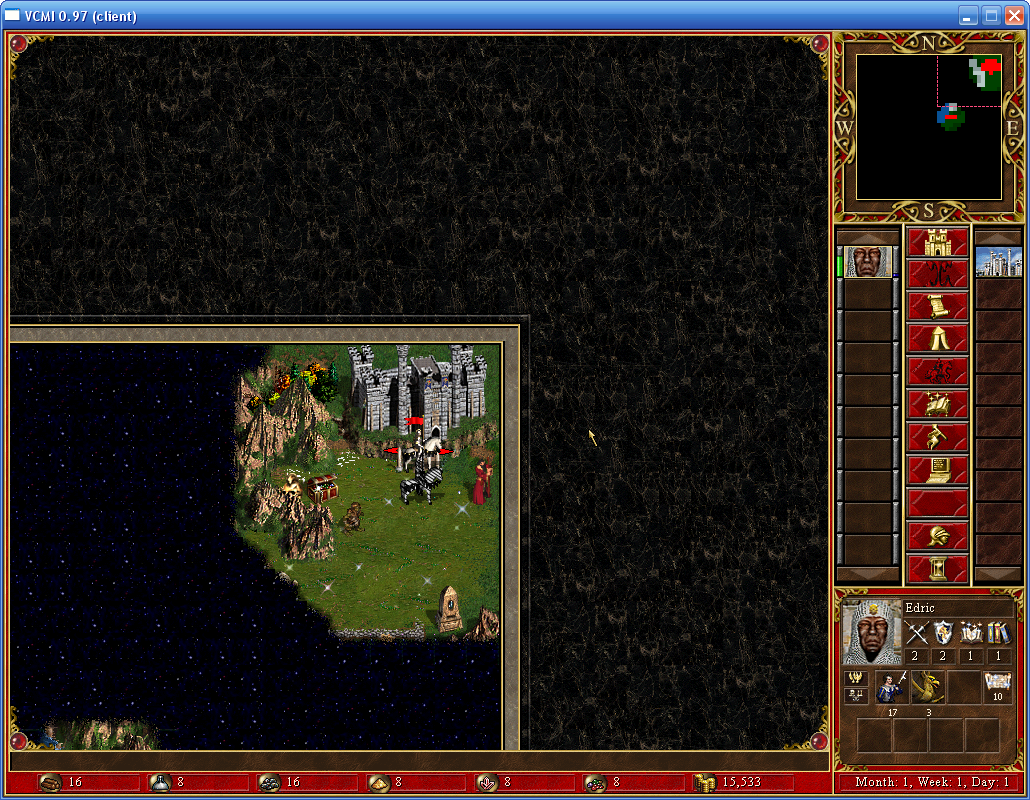
Task: Open the spellbook button with sparkles
Action: (937, 404)
